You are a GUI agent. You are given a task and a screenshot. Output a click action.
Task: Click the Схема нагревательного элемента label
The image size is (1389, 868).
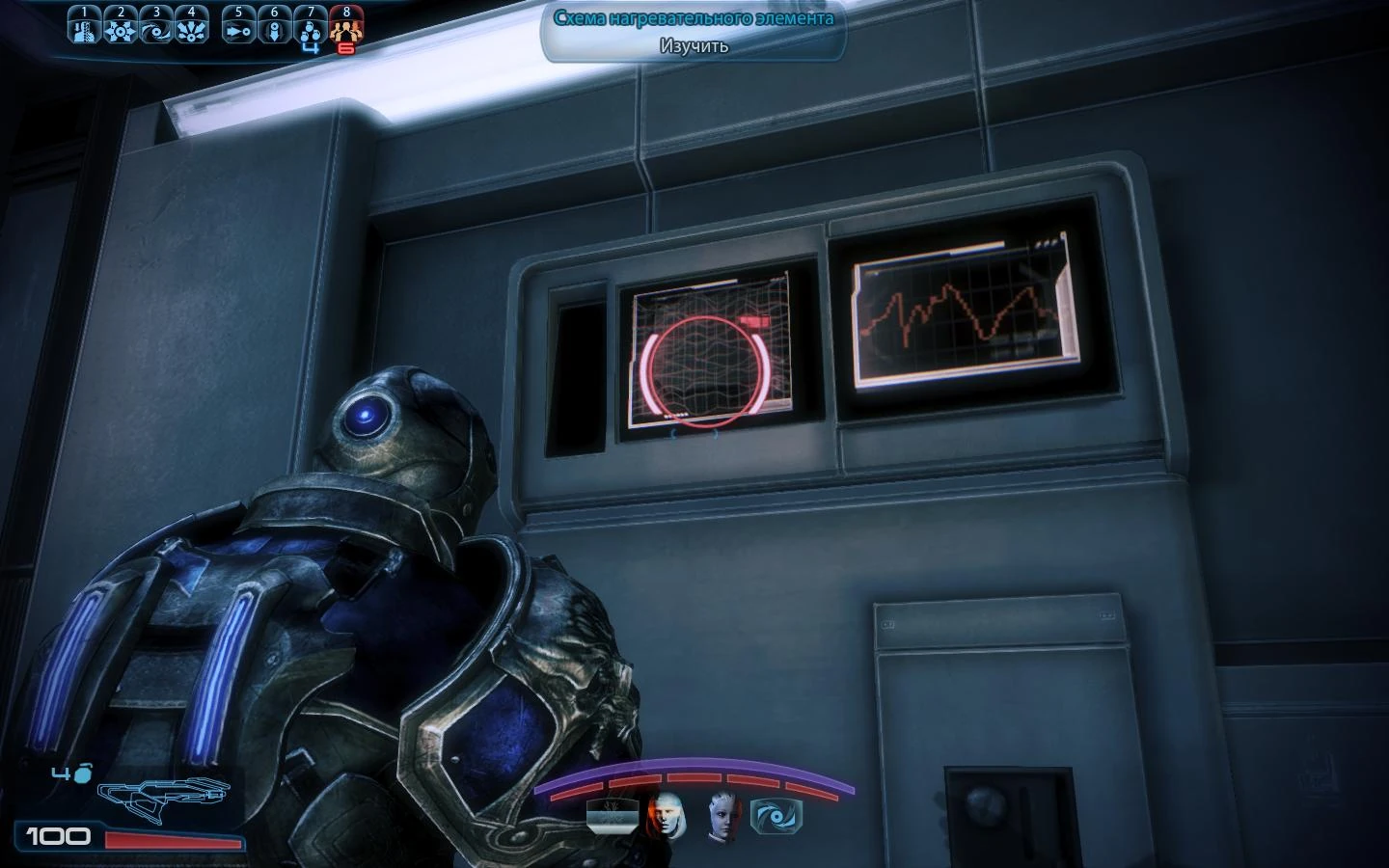[693, 16]
